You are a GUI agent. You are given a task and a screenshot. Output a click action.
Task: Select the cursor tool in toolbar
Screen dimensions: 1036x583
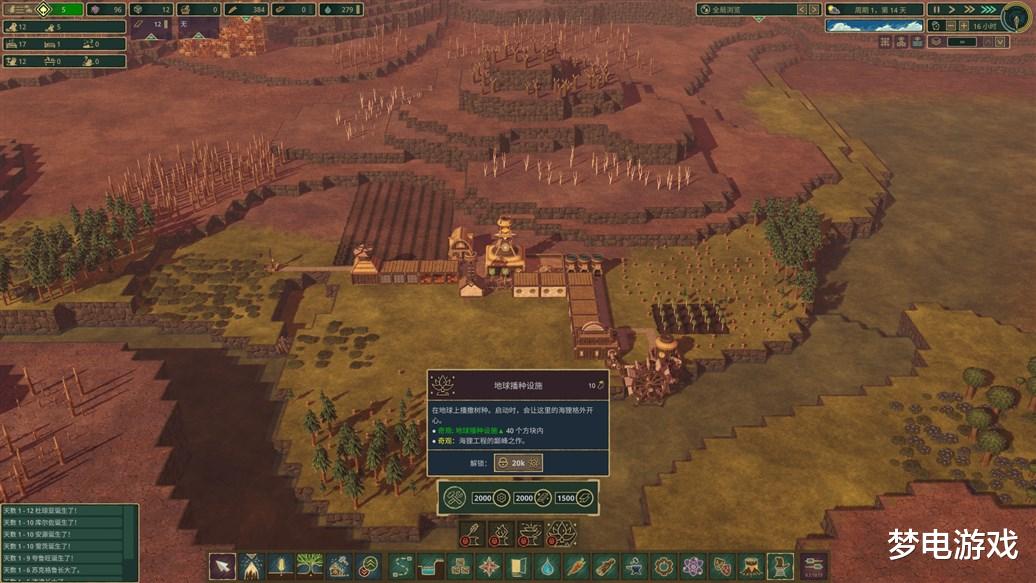pyautogui.click(x=222, y=566)
